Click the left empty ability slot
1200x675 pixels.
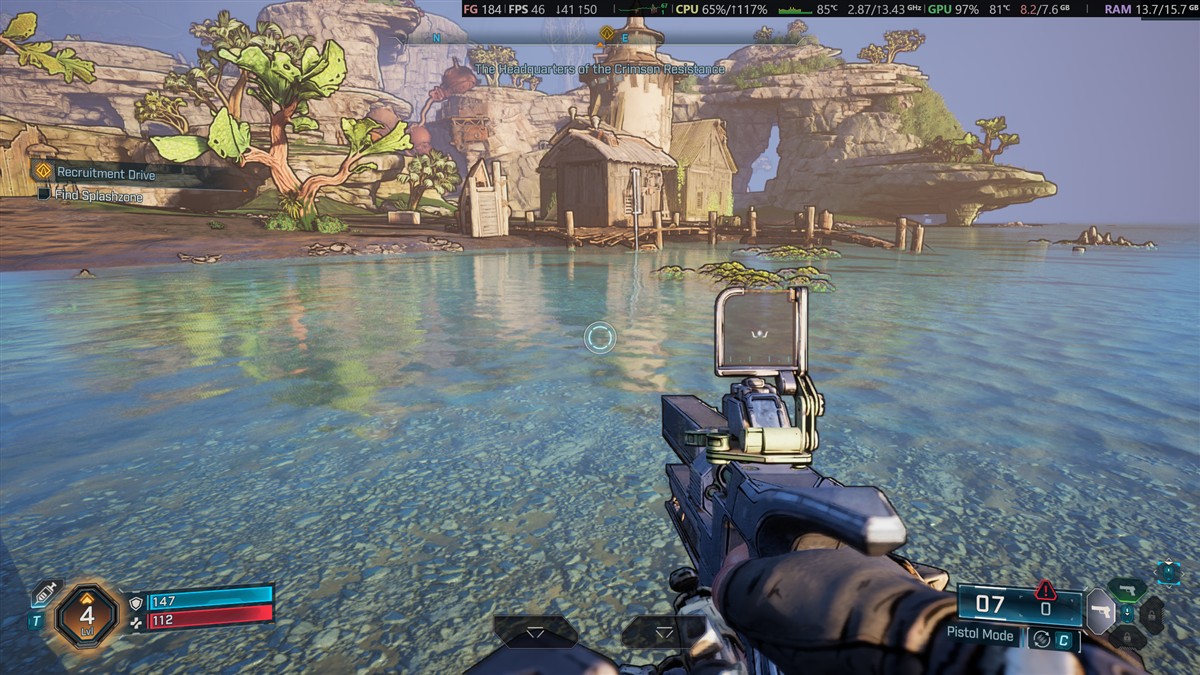[x=536, y=631]
